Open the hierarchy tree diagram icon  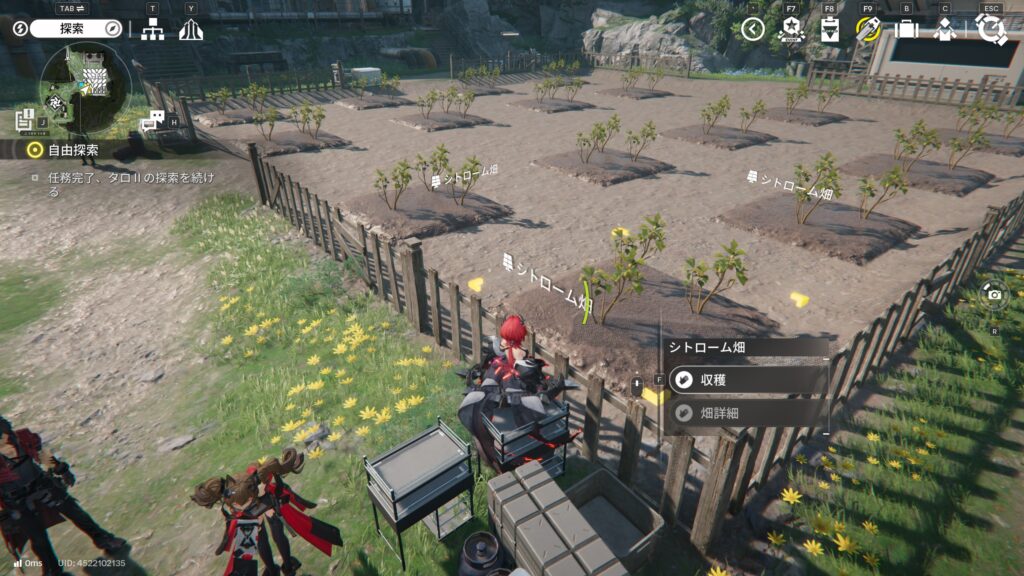[x=152, y=30]
